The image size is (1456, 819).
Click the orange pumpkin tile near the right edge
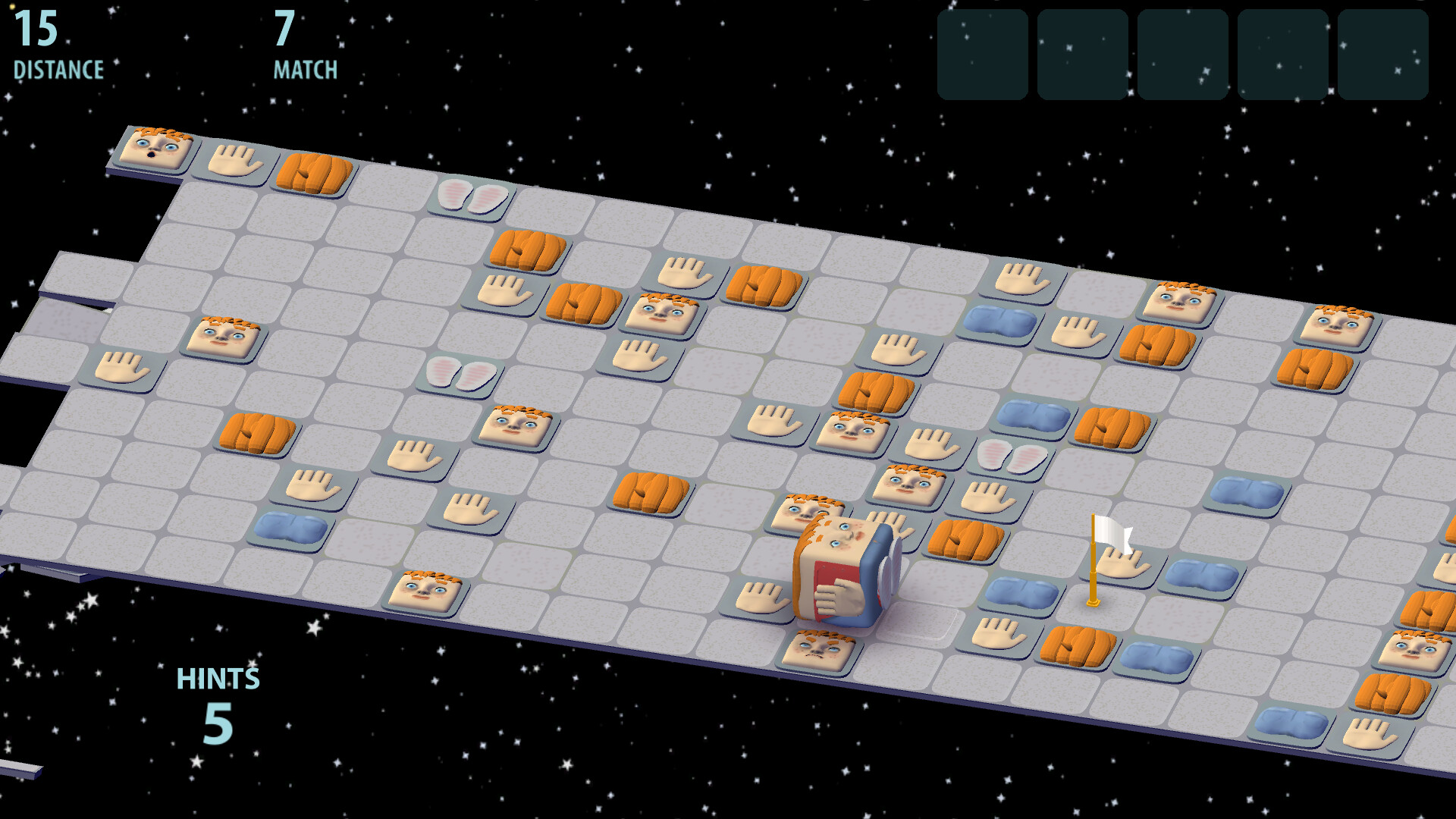coord(1314,370)
